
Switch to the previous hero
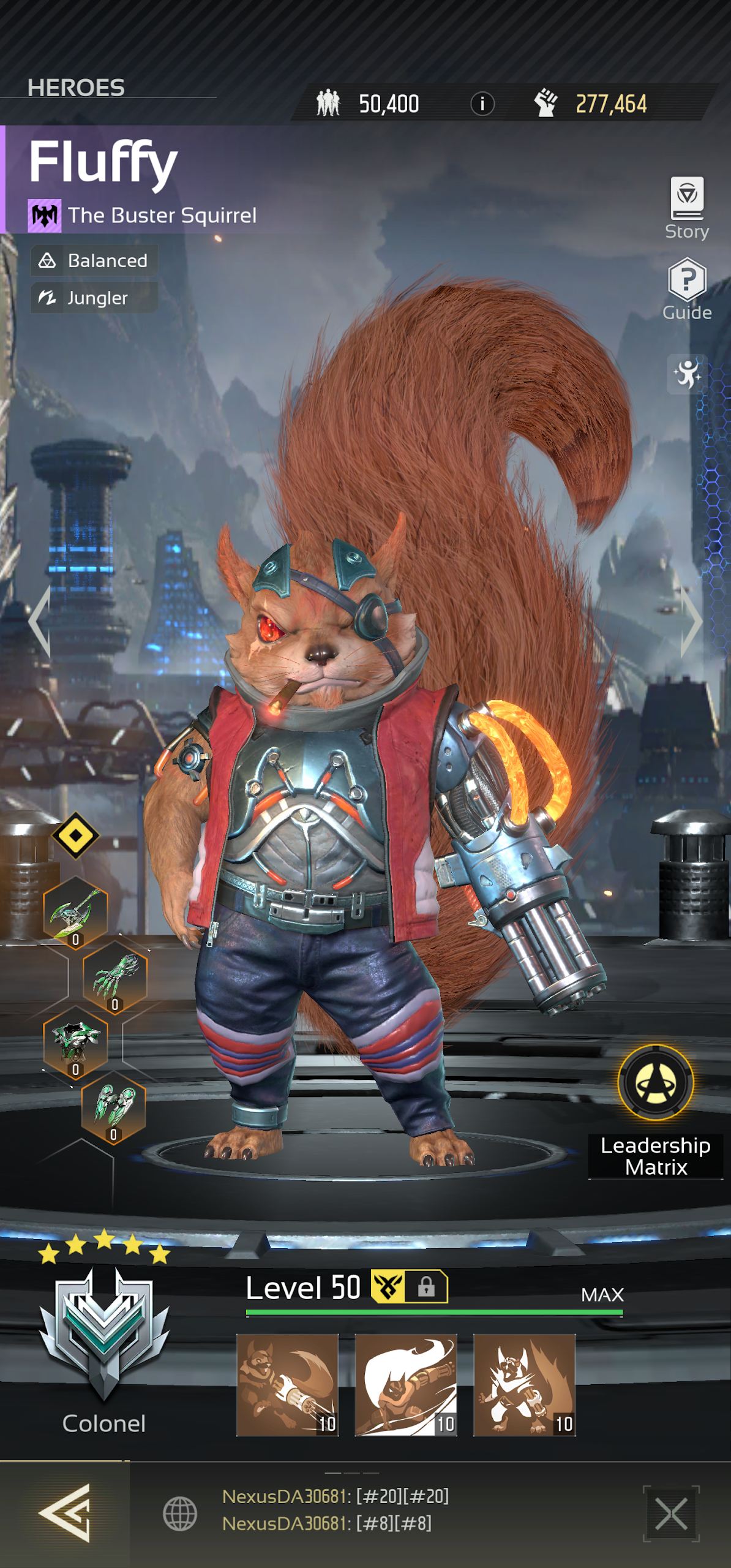[x=40, y=621]
